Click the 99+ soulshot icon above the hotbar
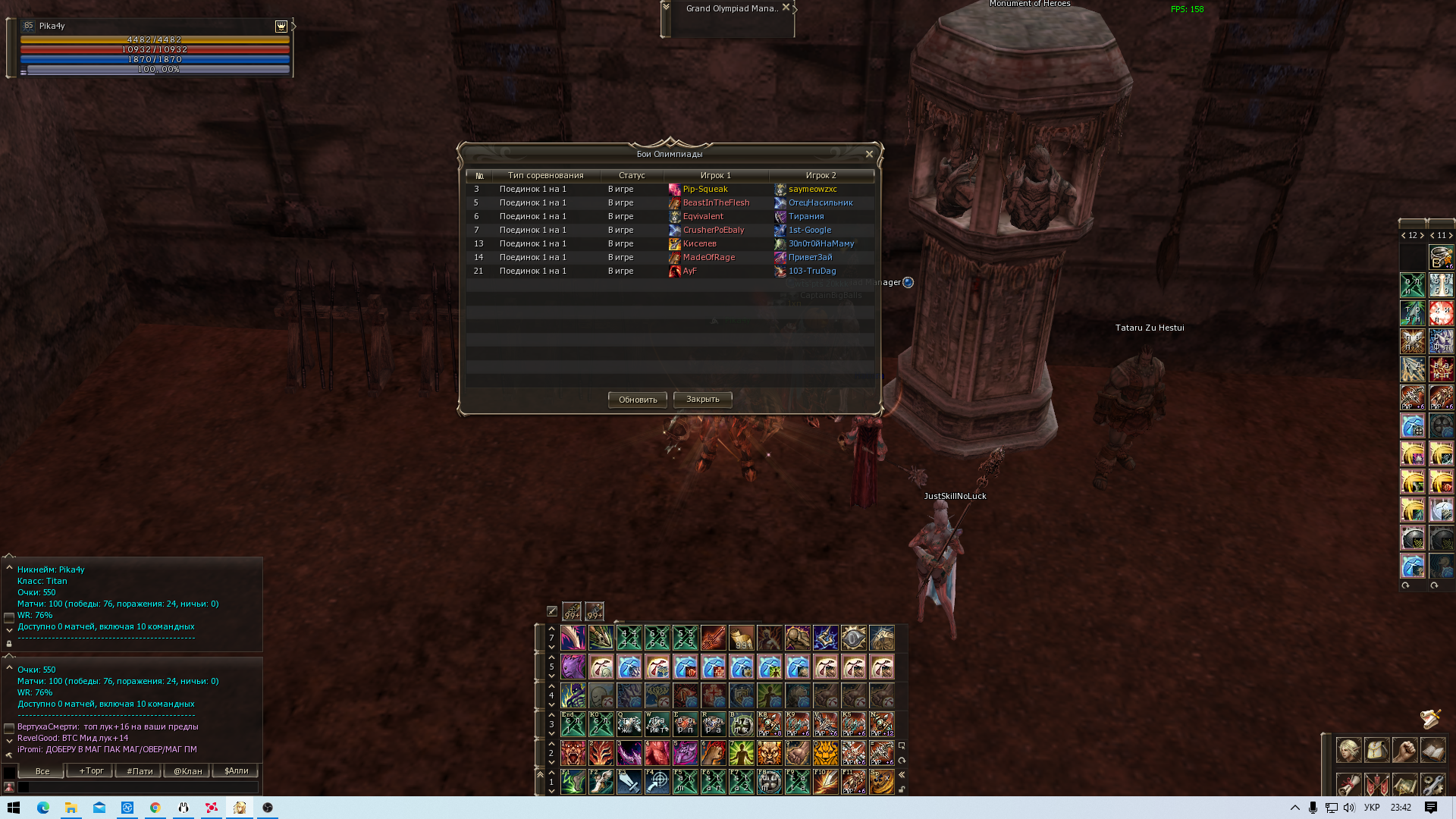The width and height of the screenshot is (1456, 819). coord(572,611)
